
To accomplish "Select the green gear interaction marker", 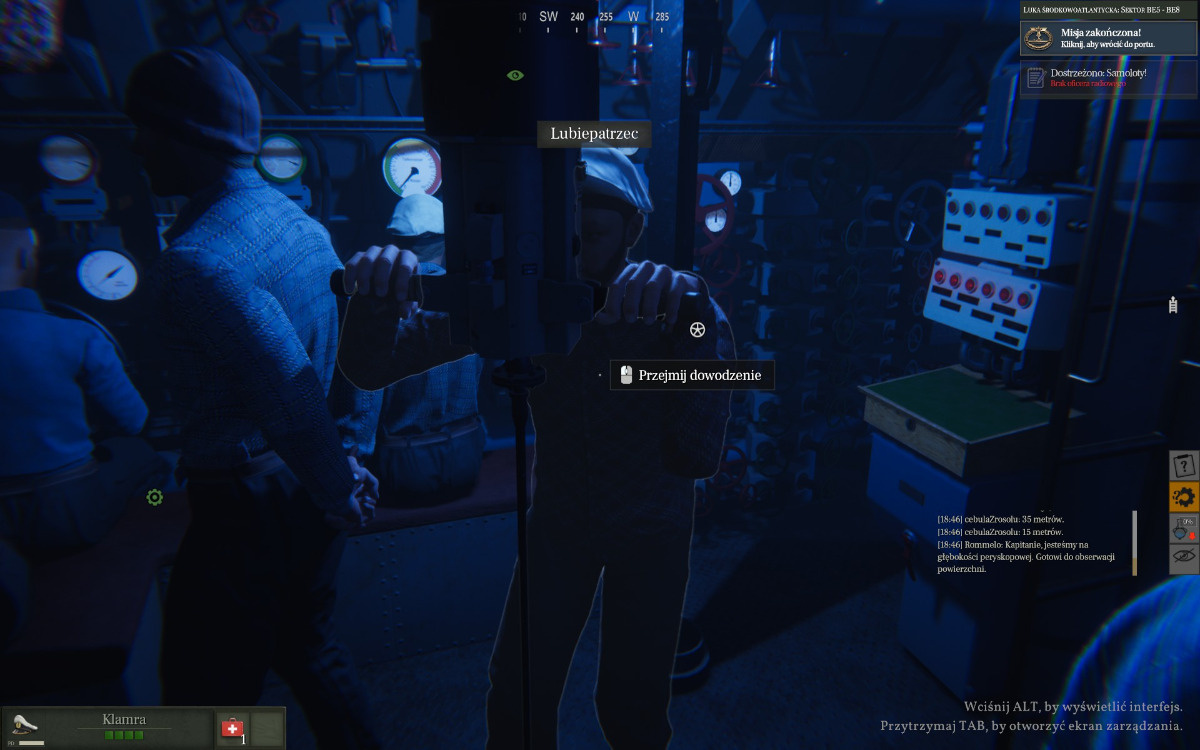I will 155,497.
